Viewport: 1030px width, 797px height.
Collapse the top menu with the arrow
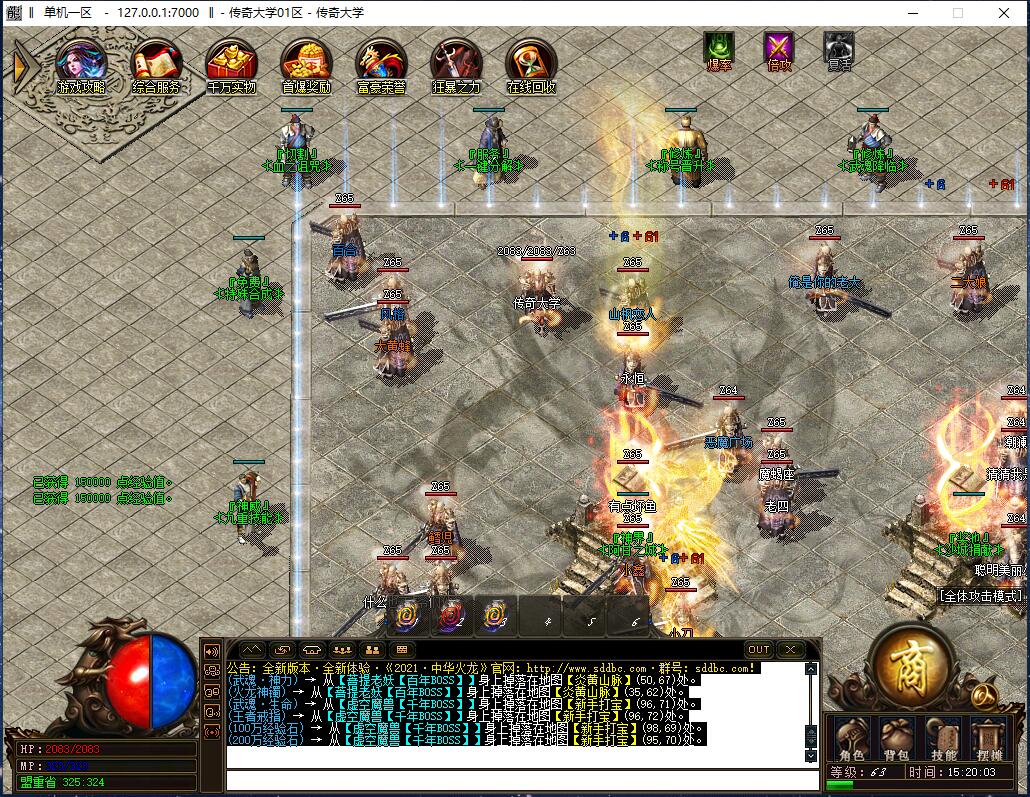(22, 66)
